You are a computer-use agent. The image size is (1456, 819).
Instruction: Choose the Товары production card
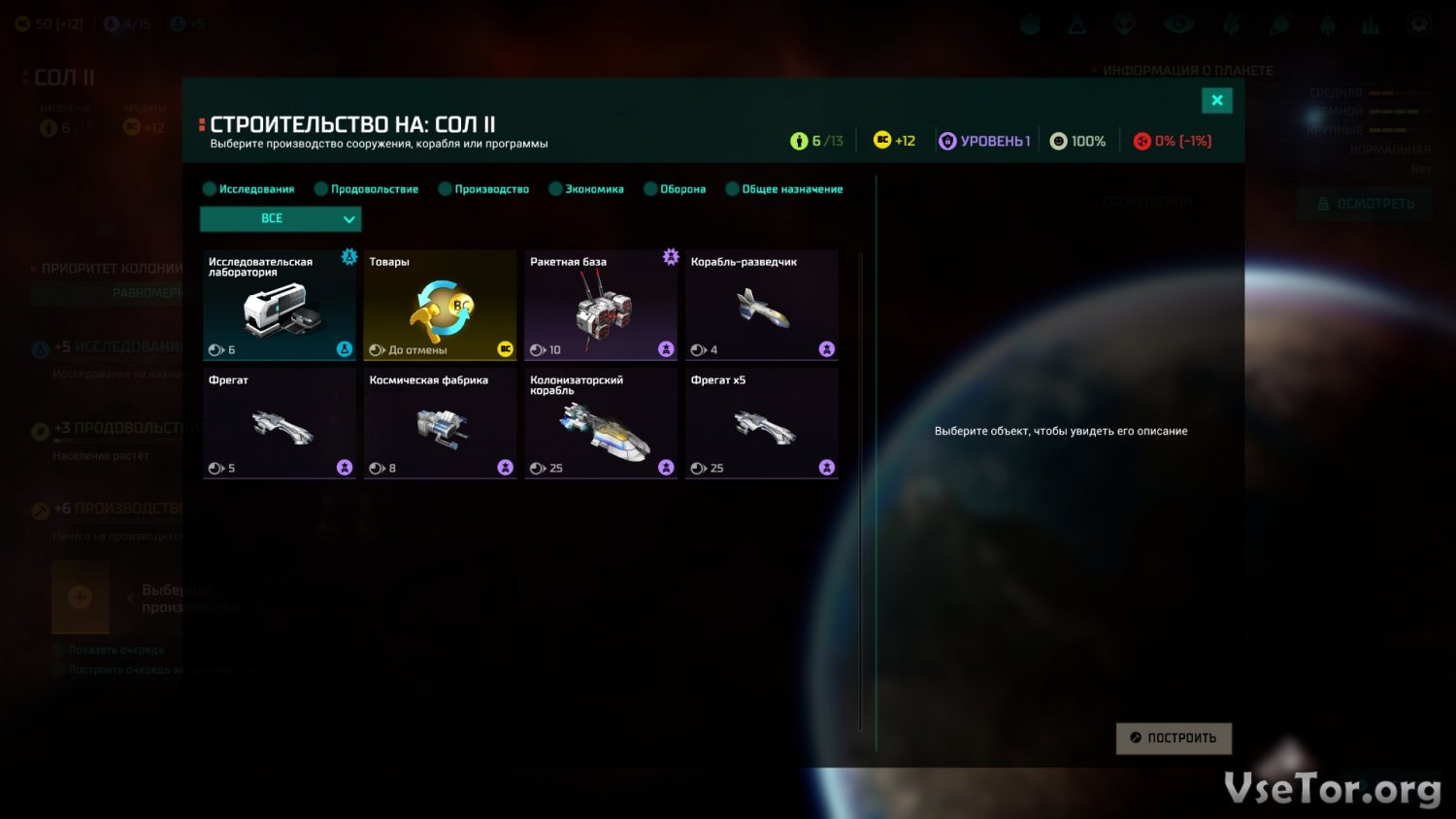point(440,306)
